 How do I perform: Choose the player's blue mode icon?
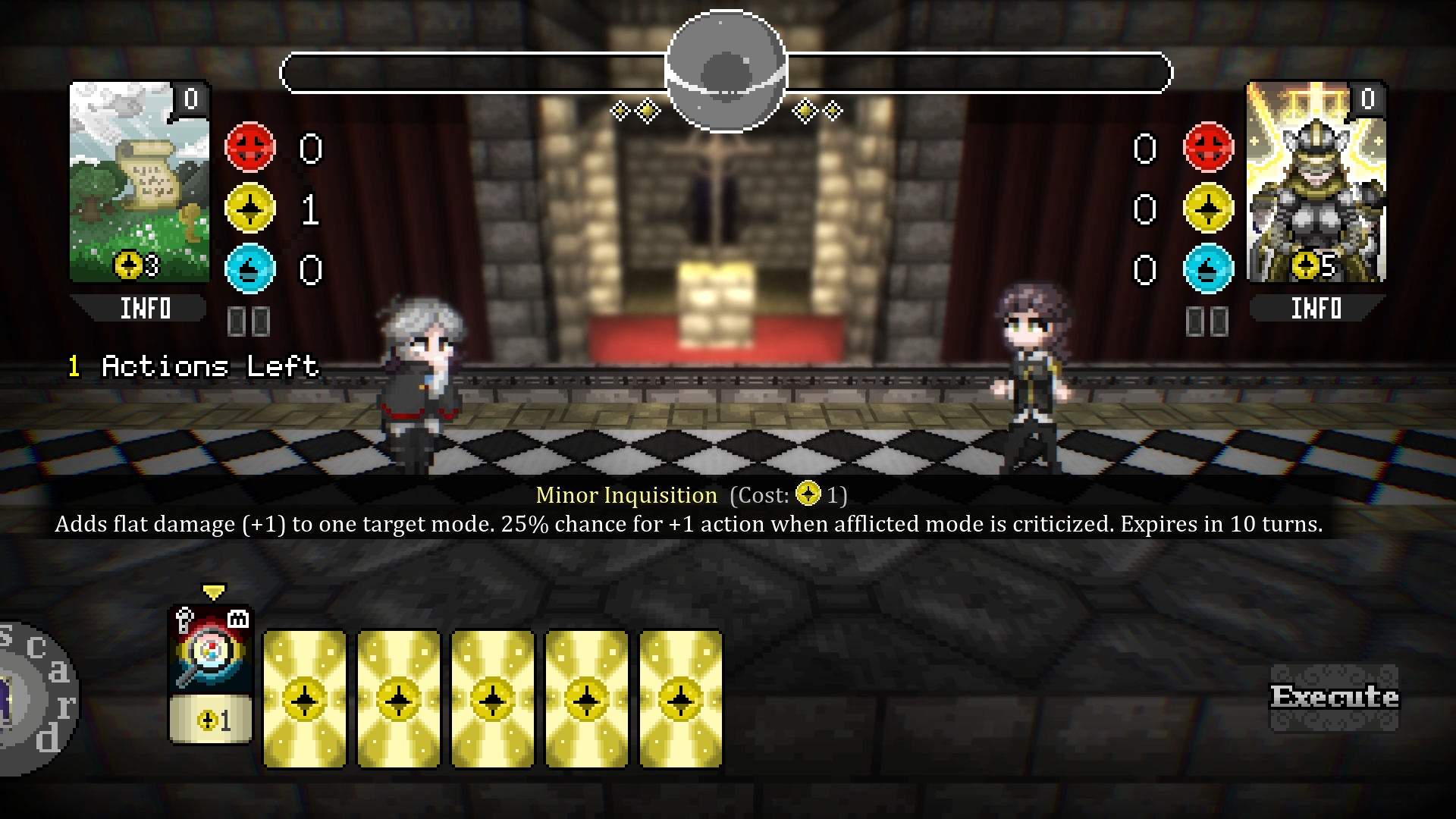(250, 268)
